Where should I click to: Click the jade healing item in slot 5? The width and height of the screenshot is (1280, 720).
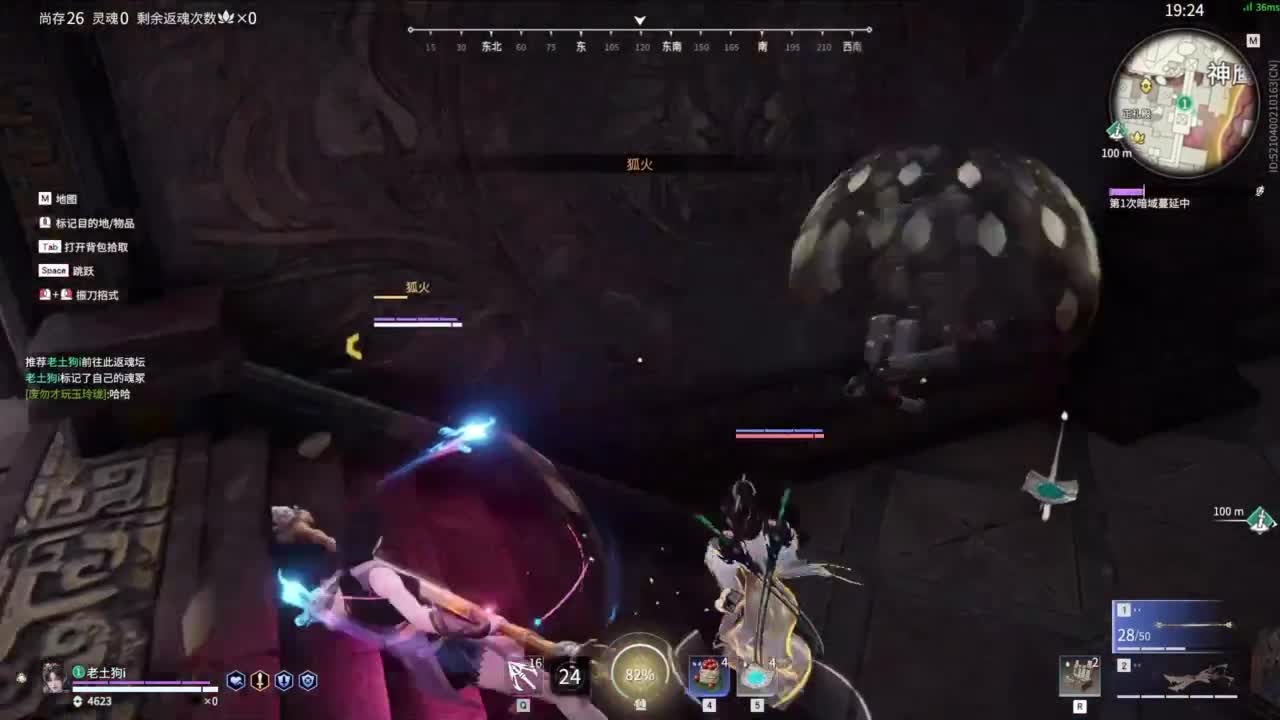tap(756, 675)
